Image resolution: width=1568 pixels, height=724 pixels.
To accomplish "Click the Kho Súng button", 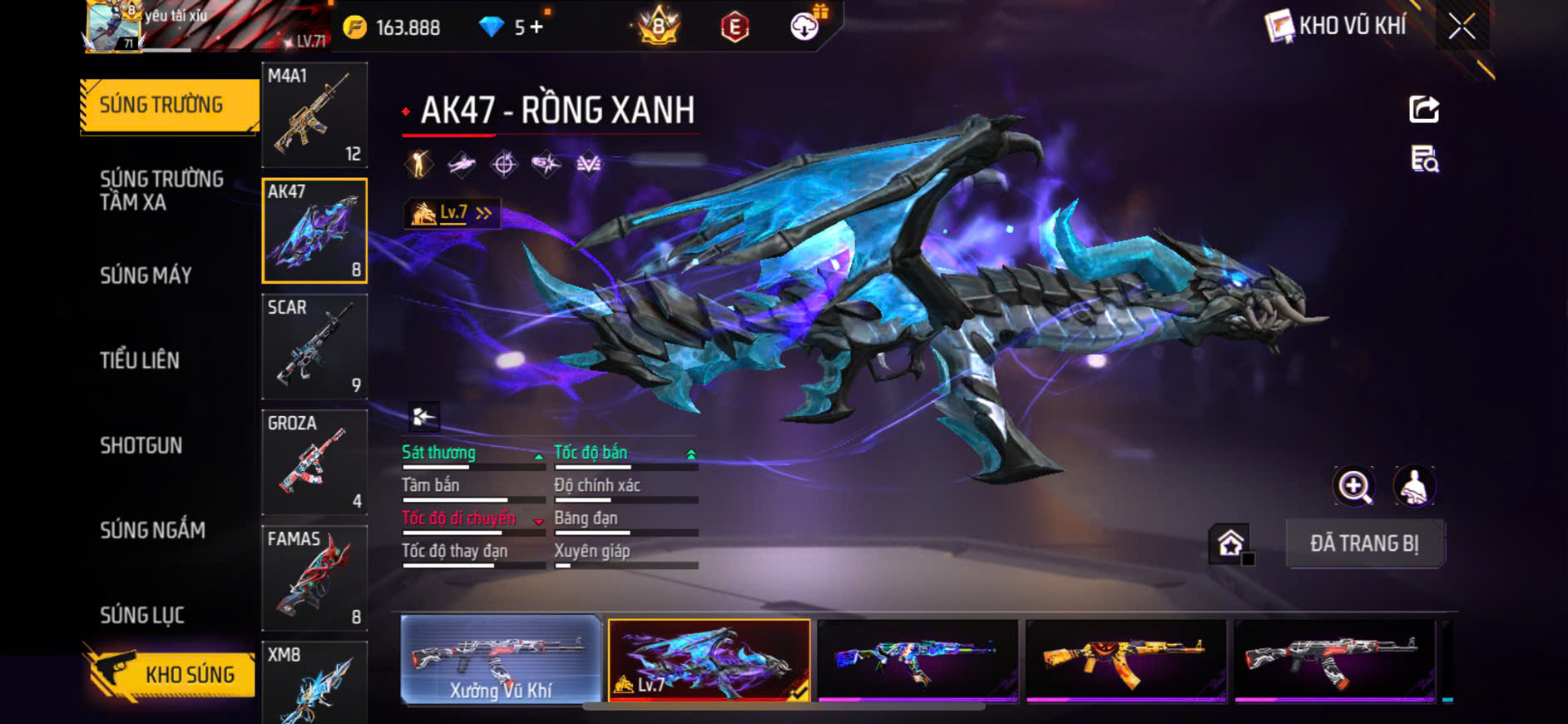I will click(x=171, y=674).
